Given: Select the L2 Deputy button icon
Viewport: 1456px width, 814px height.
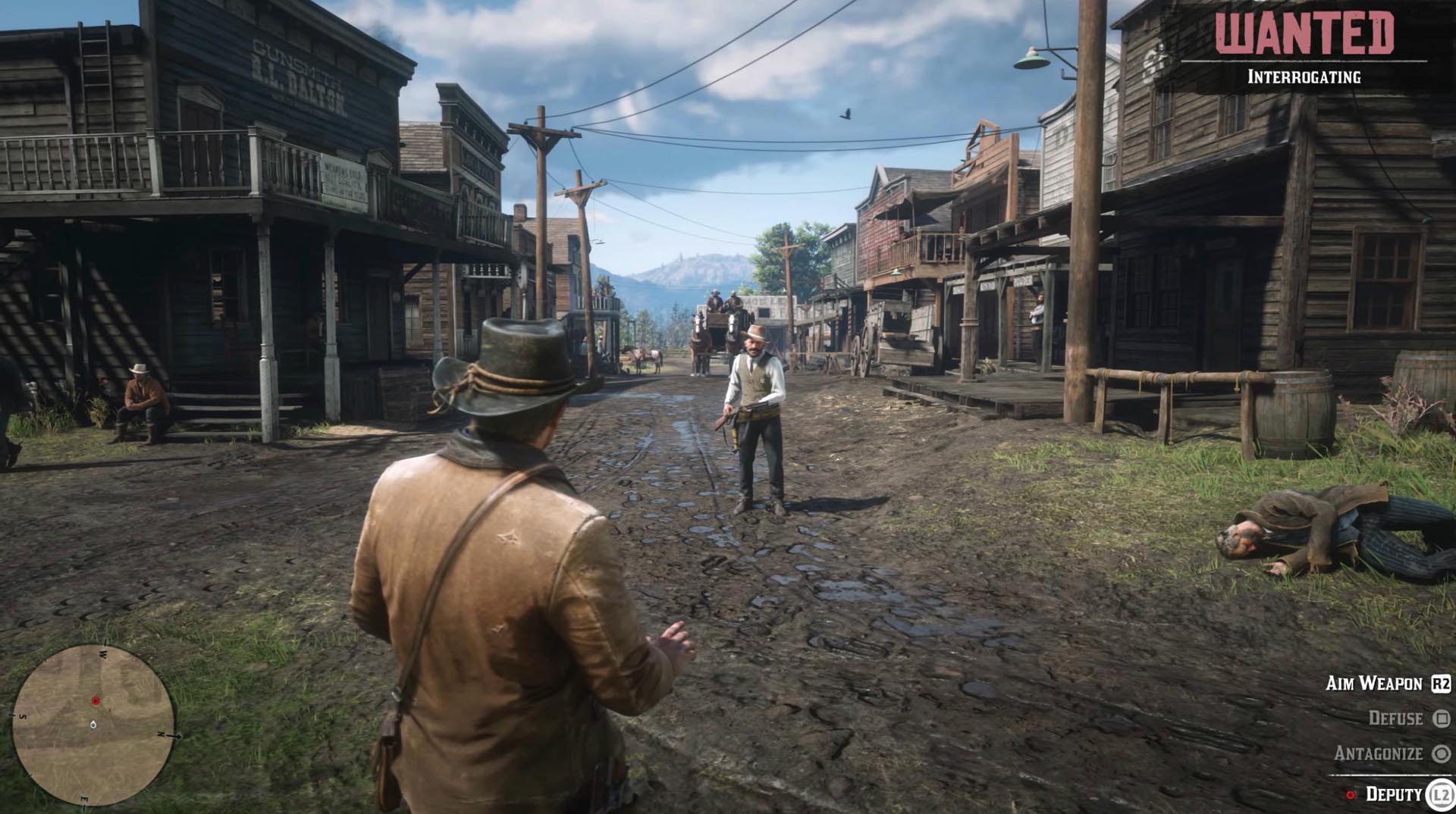Looking at the screenshot, I should click(1442, 794).
